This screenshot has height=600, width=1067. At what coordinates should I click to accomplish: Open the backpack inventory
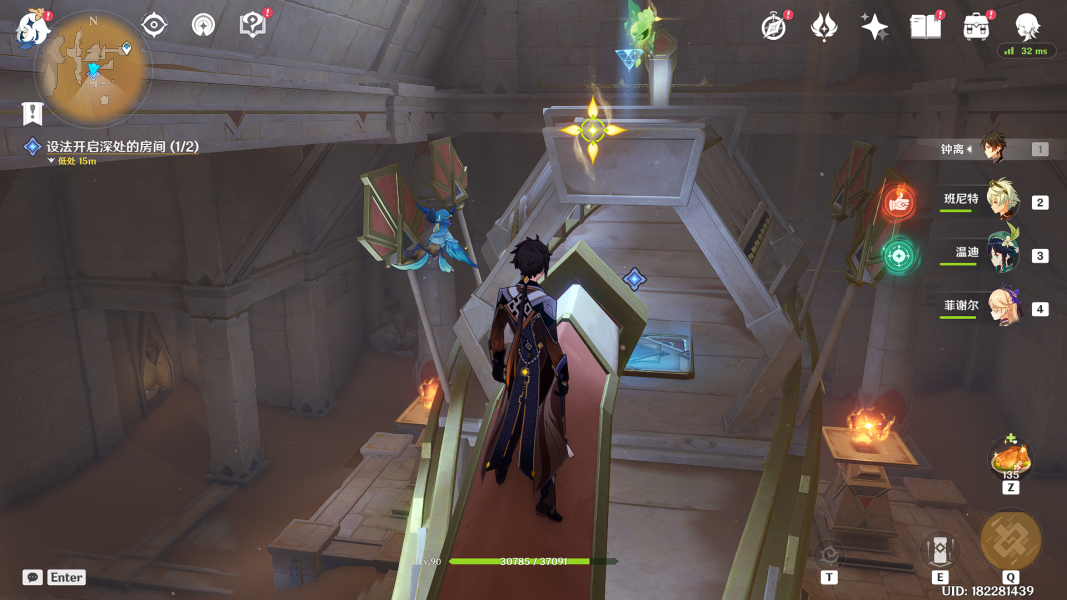(x=976, y=27)
